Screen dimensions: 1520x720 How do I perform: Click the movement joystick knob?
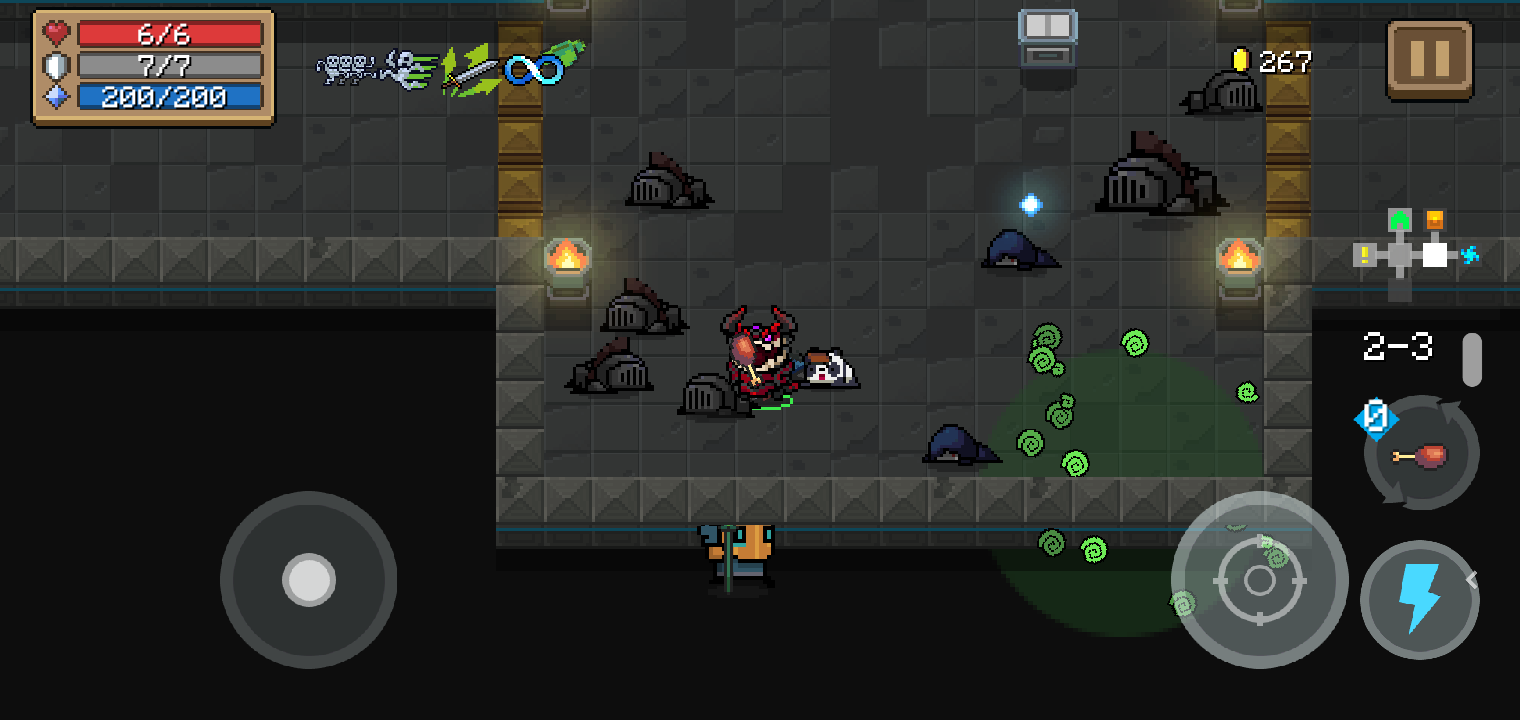307,580
